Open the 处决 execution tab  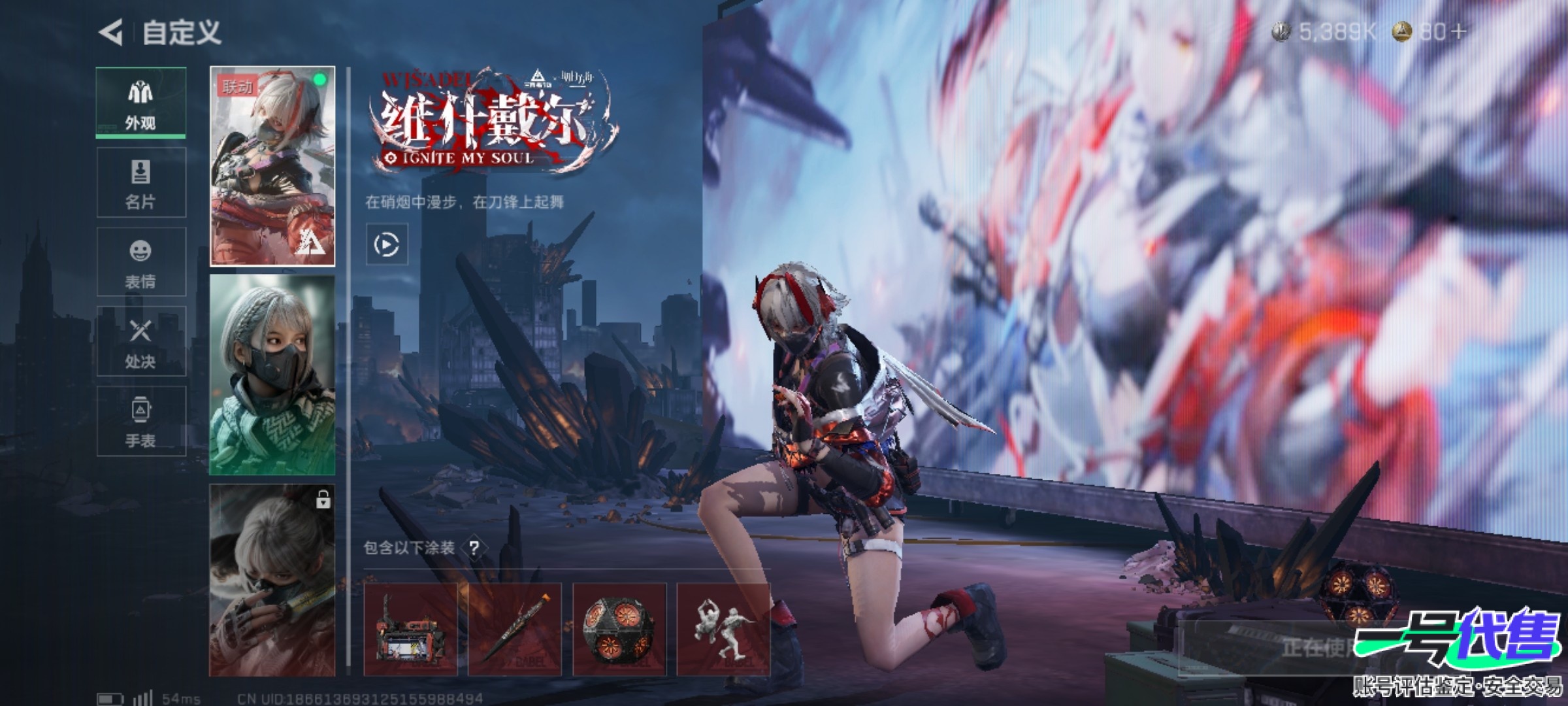tap(141, 342)
